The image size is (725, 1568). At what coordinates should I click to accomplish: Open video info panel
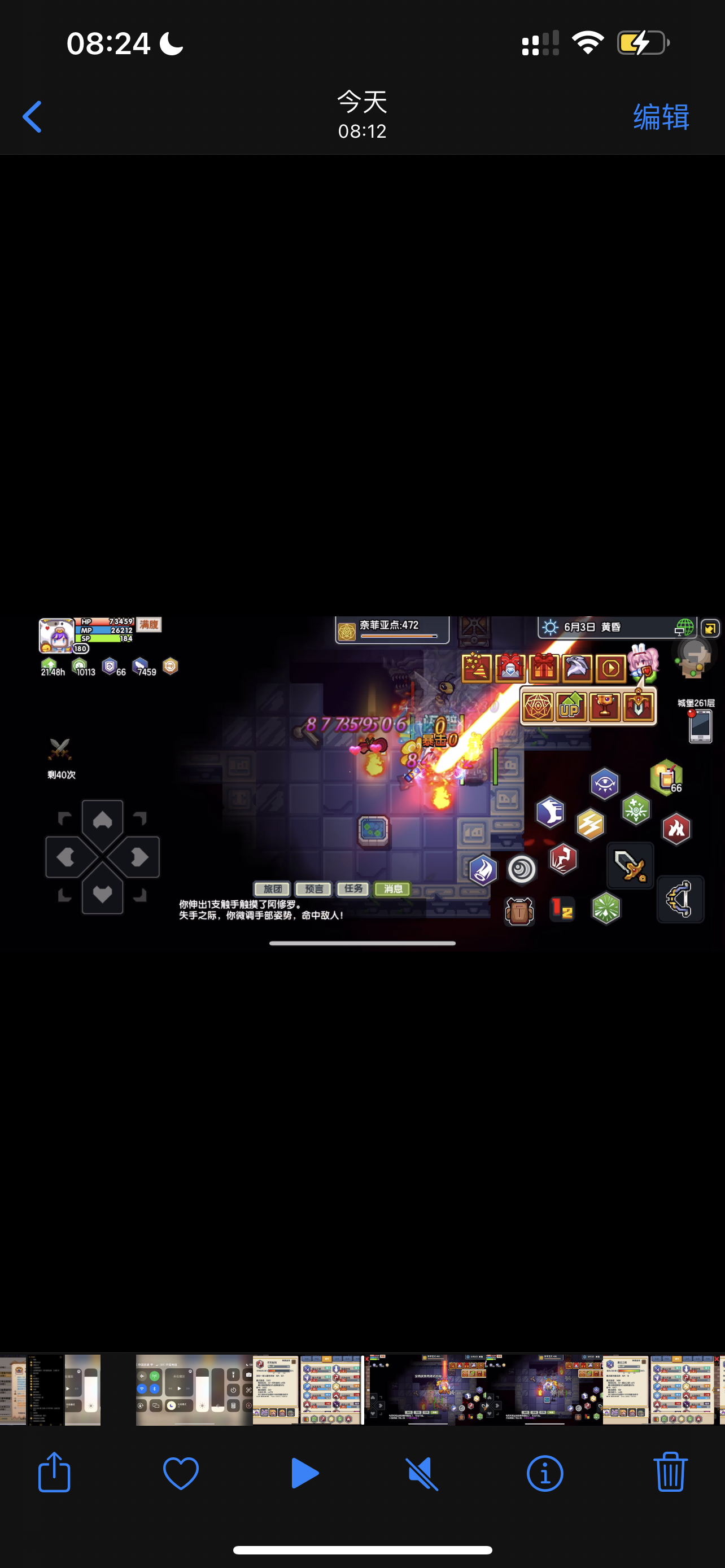pyautogui.click(x=544, y=1473)
